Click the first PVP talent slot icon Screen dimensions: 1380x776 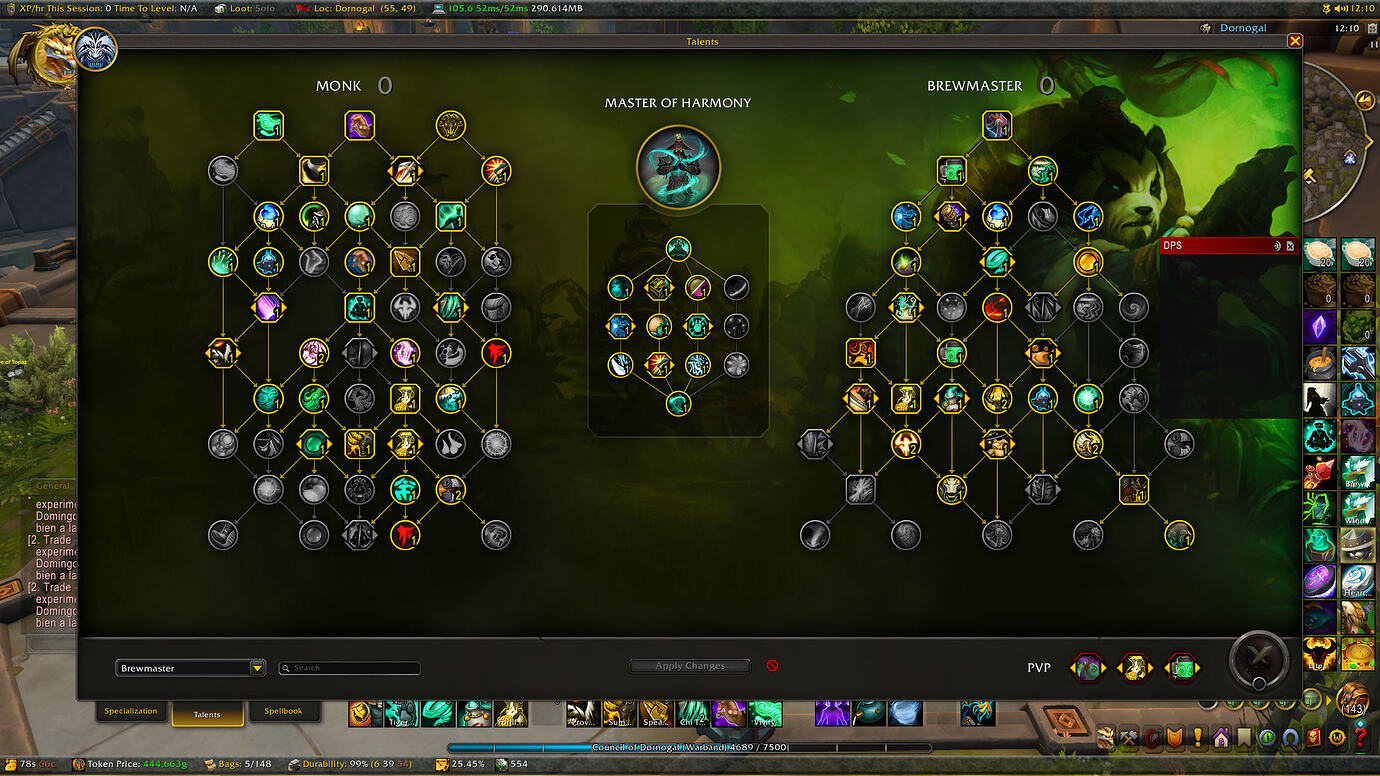point(1087,667)
